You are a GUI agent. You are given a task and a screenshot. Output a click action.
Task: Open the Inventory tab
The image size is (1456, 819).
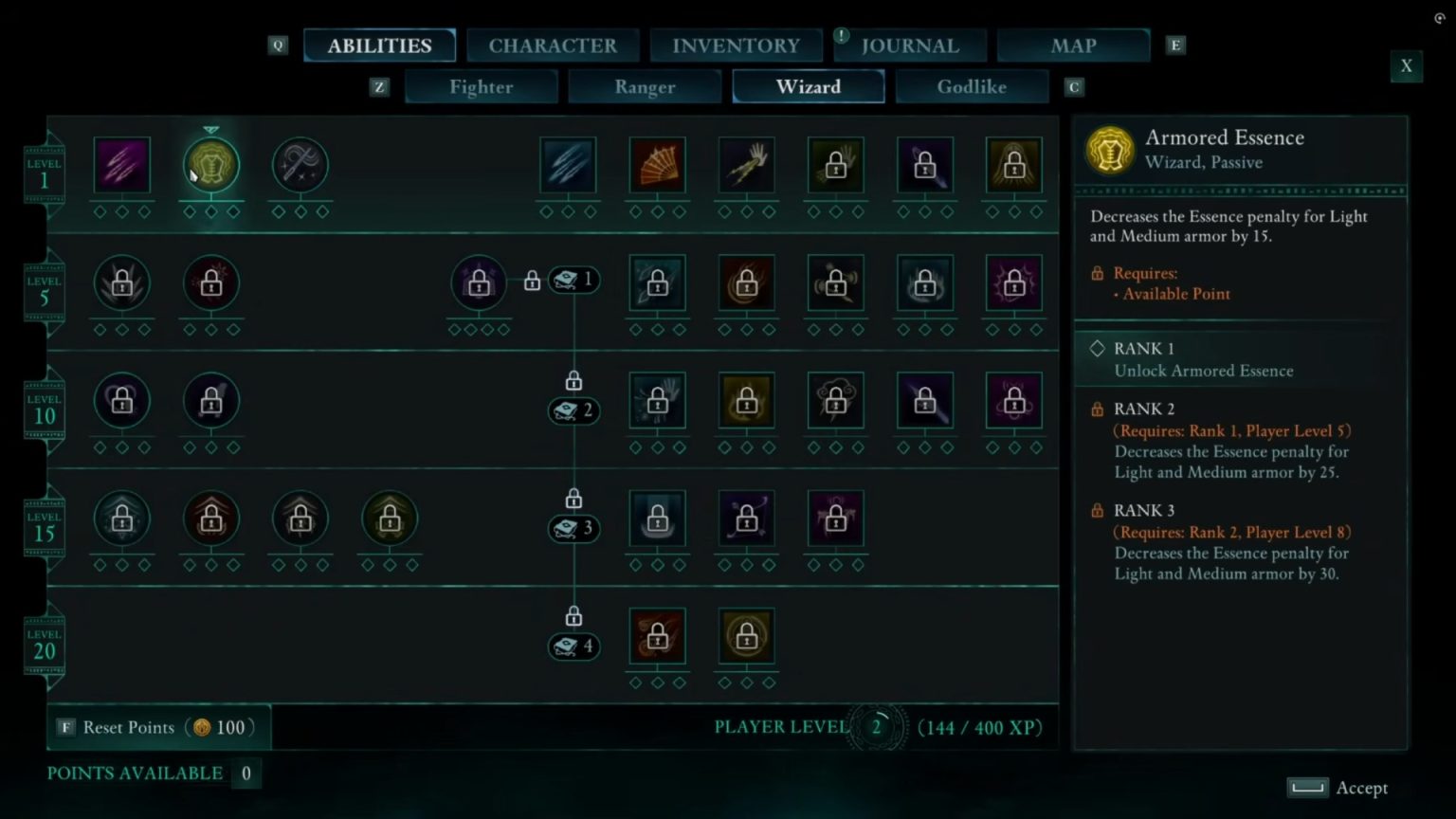[x=736, y=45]
